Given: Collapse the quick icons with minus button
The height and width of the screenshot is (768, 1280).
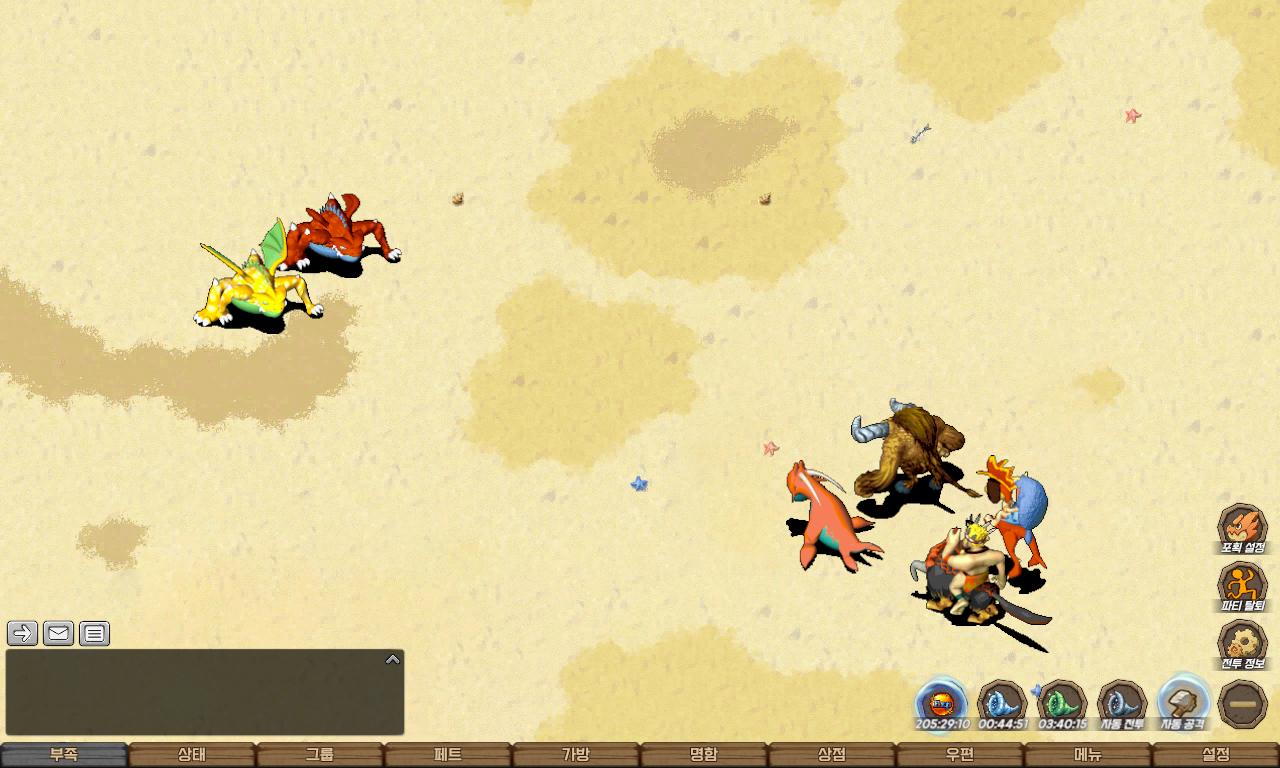Looking at the screenshot, I should pos(1244,704).
